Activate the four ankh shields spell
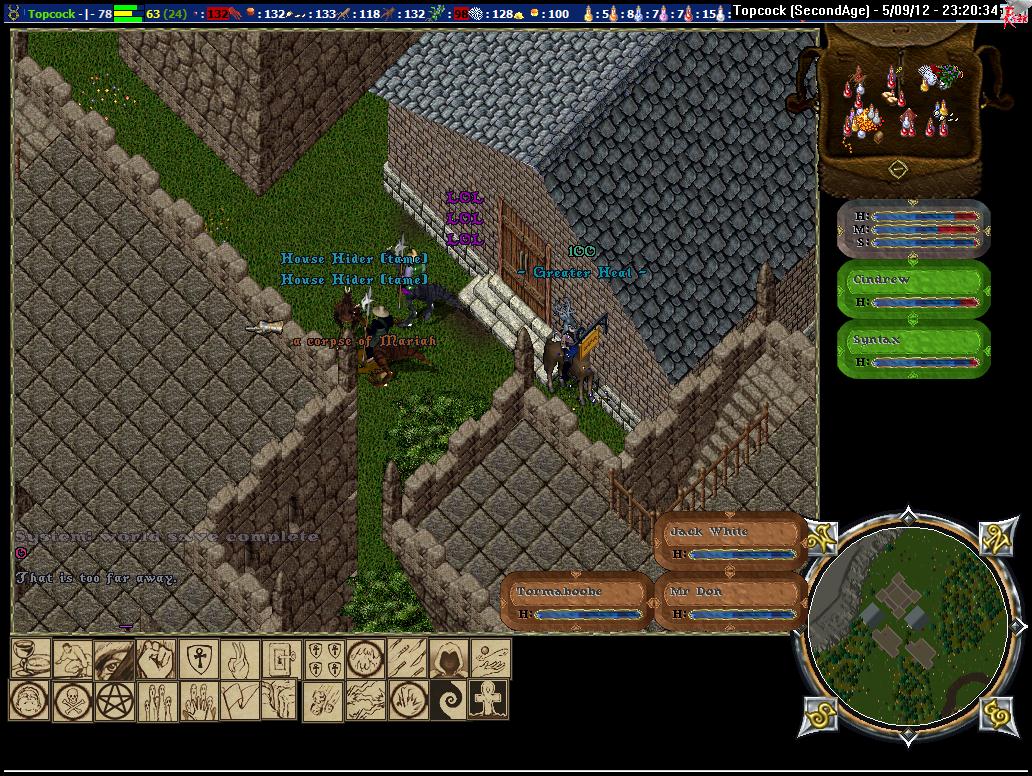The image size is (1032, 776). [x=324, y=659]
